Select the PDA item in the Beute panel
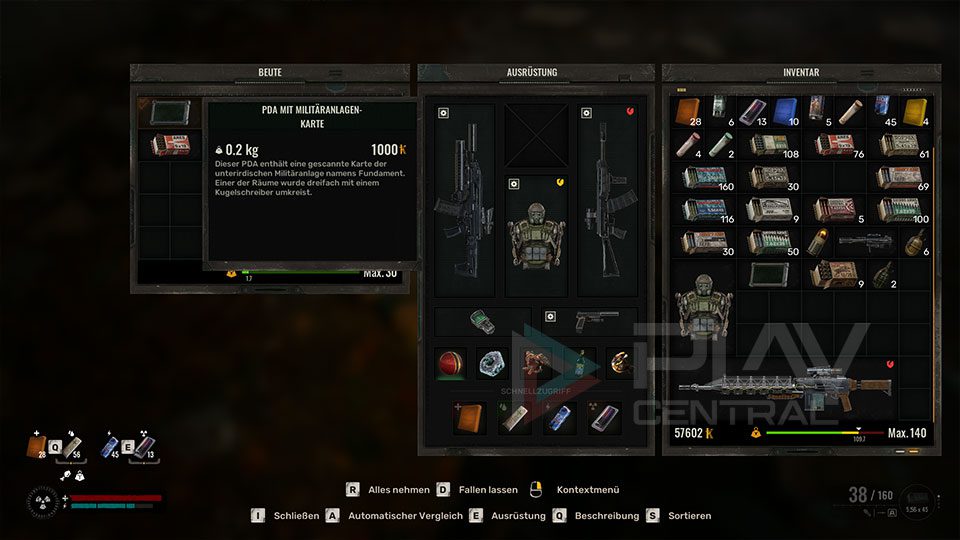The height and width of the screenshot is (540, 960). [x=170, y=113]
